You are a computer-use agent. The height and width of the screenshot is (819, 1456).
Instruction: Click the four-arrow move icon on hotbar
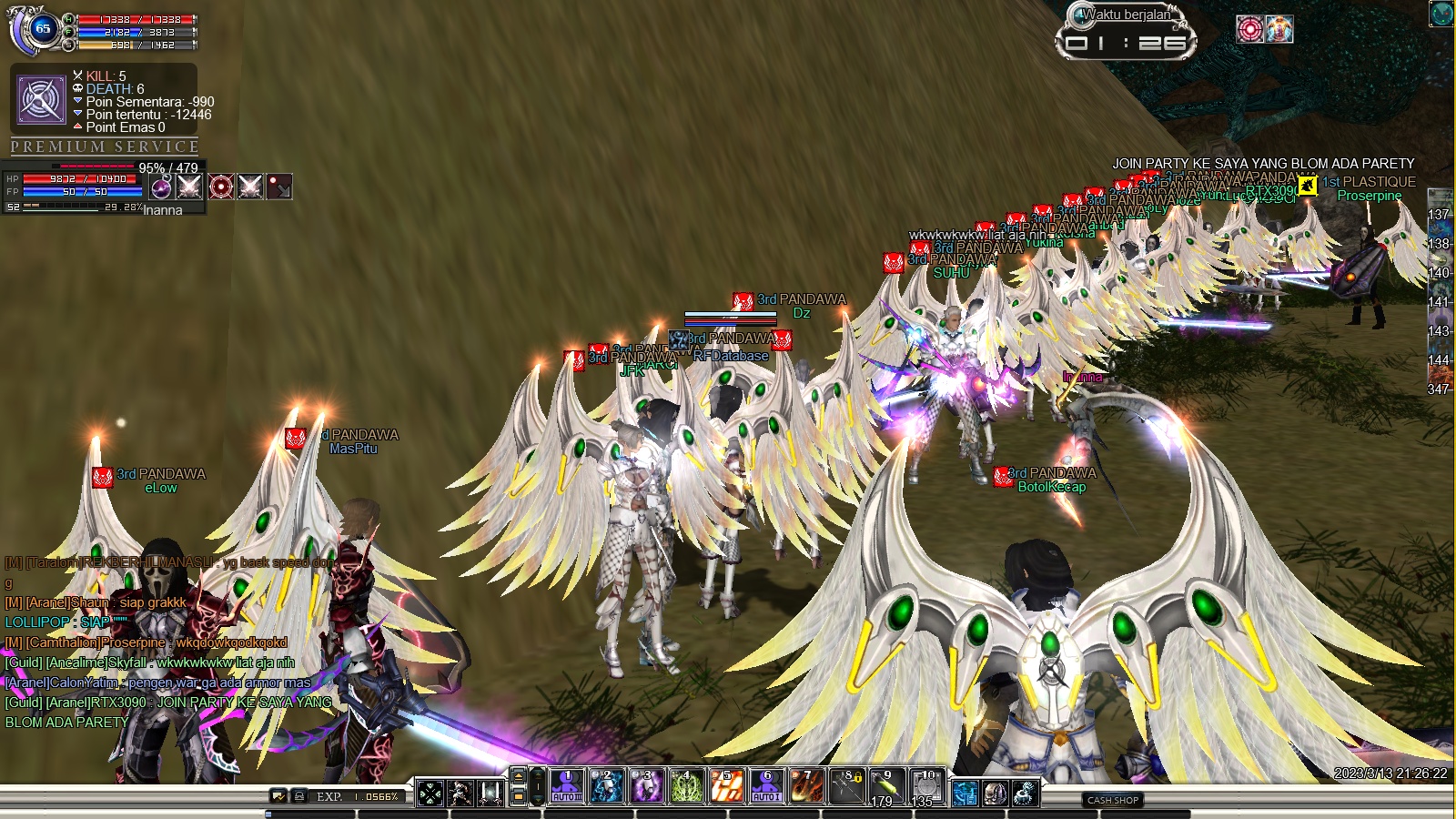click(x=430, y=794)
